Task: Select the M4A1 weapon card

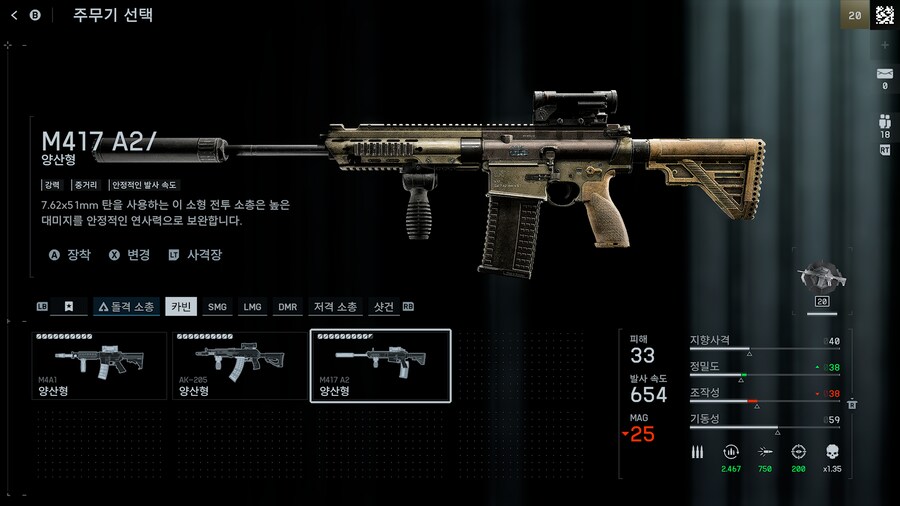Action: (x=99, y=366)
